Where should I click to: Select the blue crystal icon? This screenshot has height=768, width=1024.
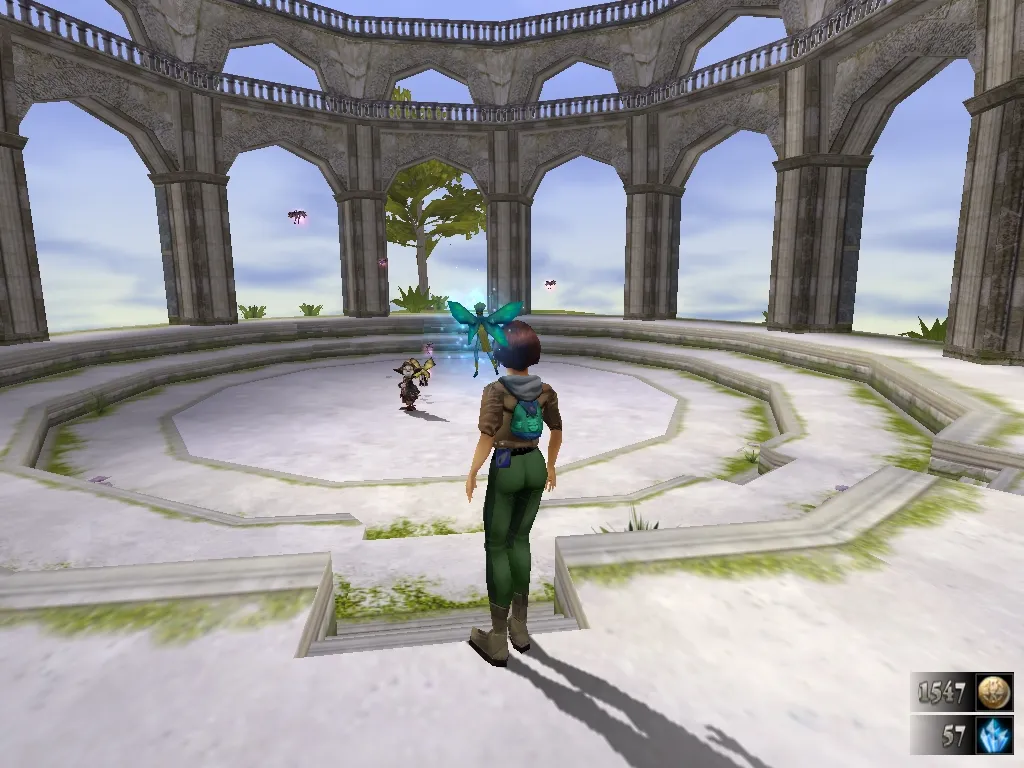[994, 736]
